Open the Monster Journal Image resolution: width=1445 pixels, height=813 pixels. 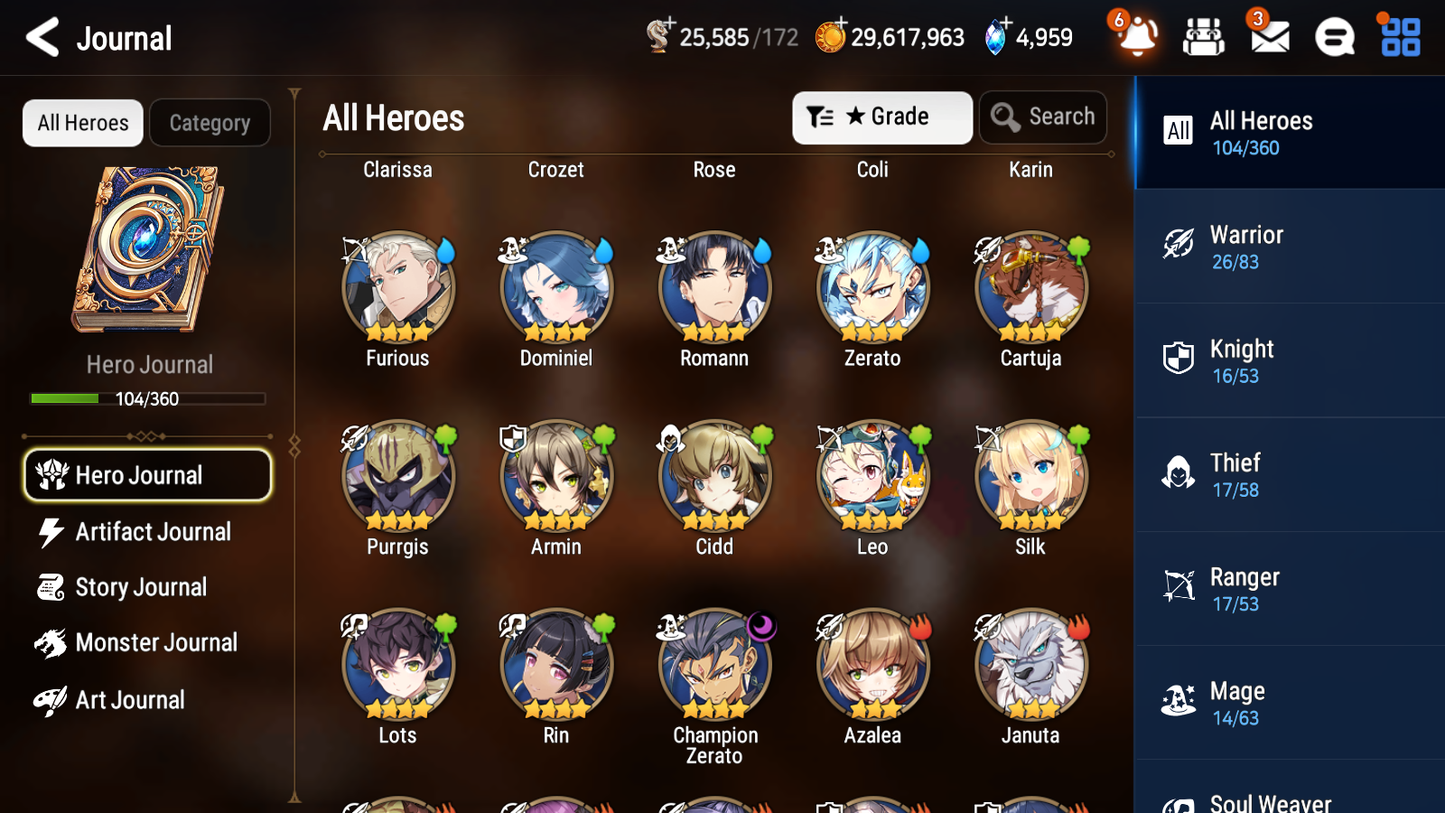pos(157,642)
